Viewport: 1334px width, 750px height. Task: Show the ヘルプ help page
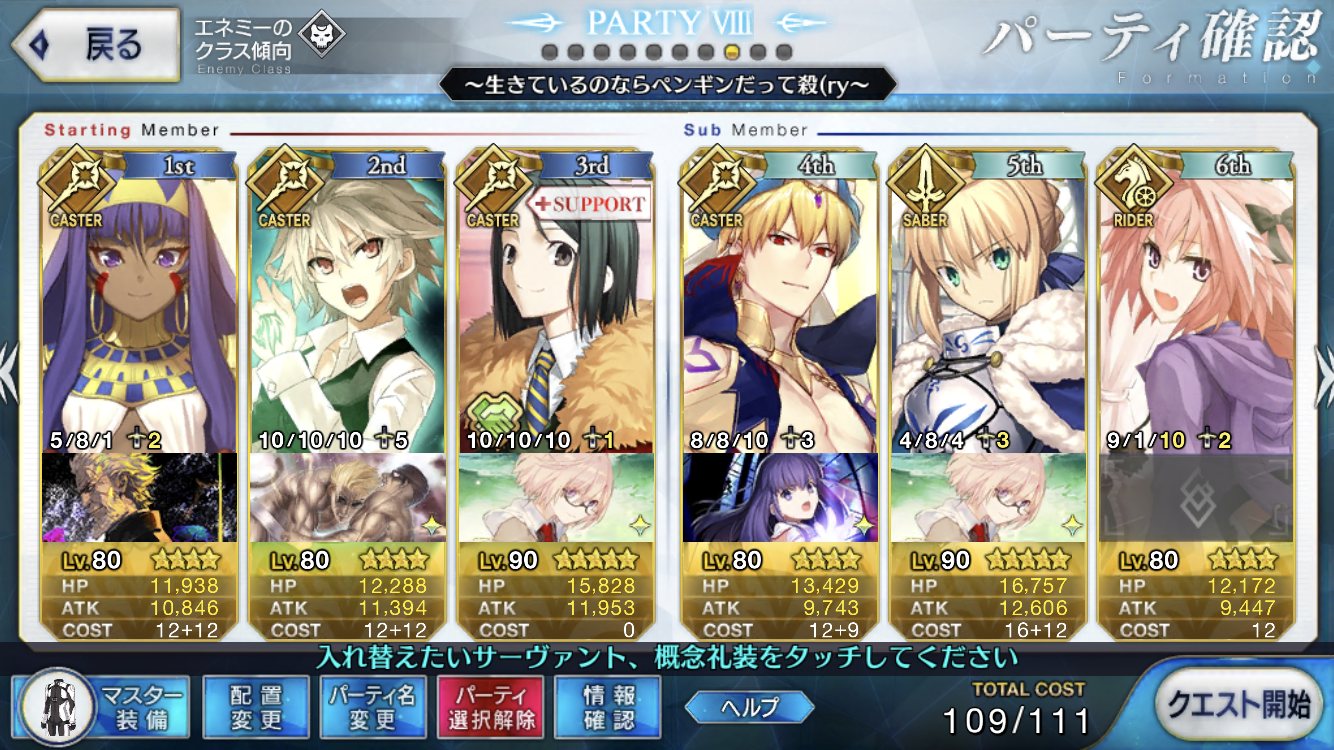748,706
